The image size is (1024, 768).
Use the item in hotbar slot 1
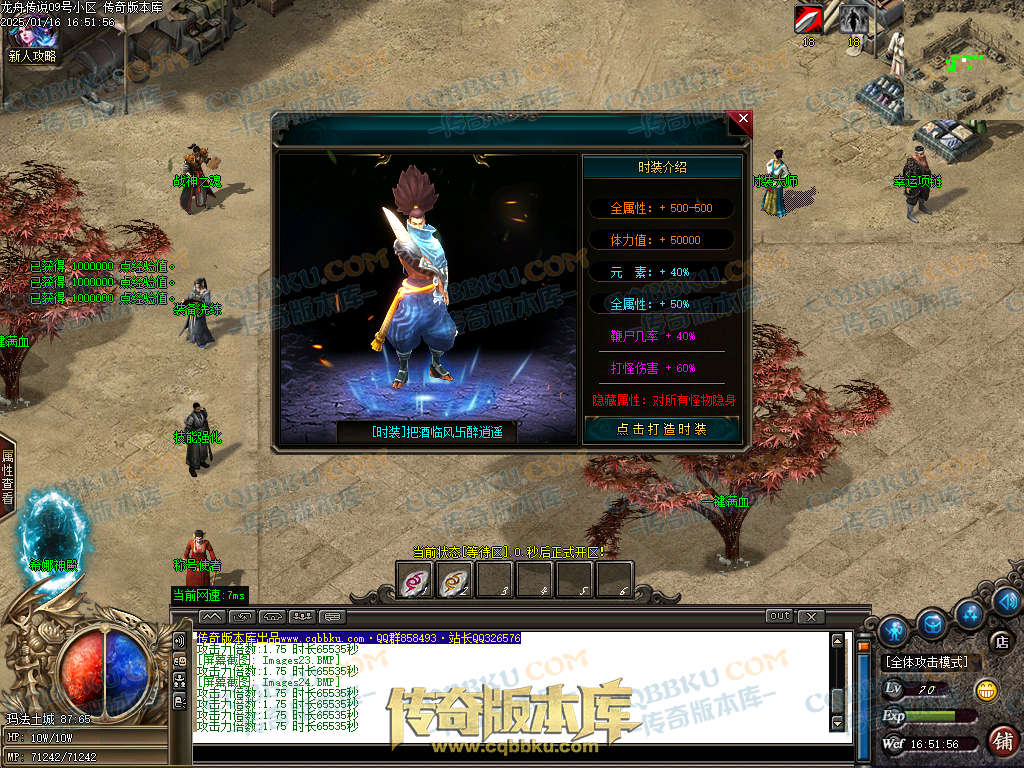tap(415, 580)
